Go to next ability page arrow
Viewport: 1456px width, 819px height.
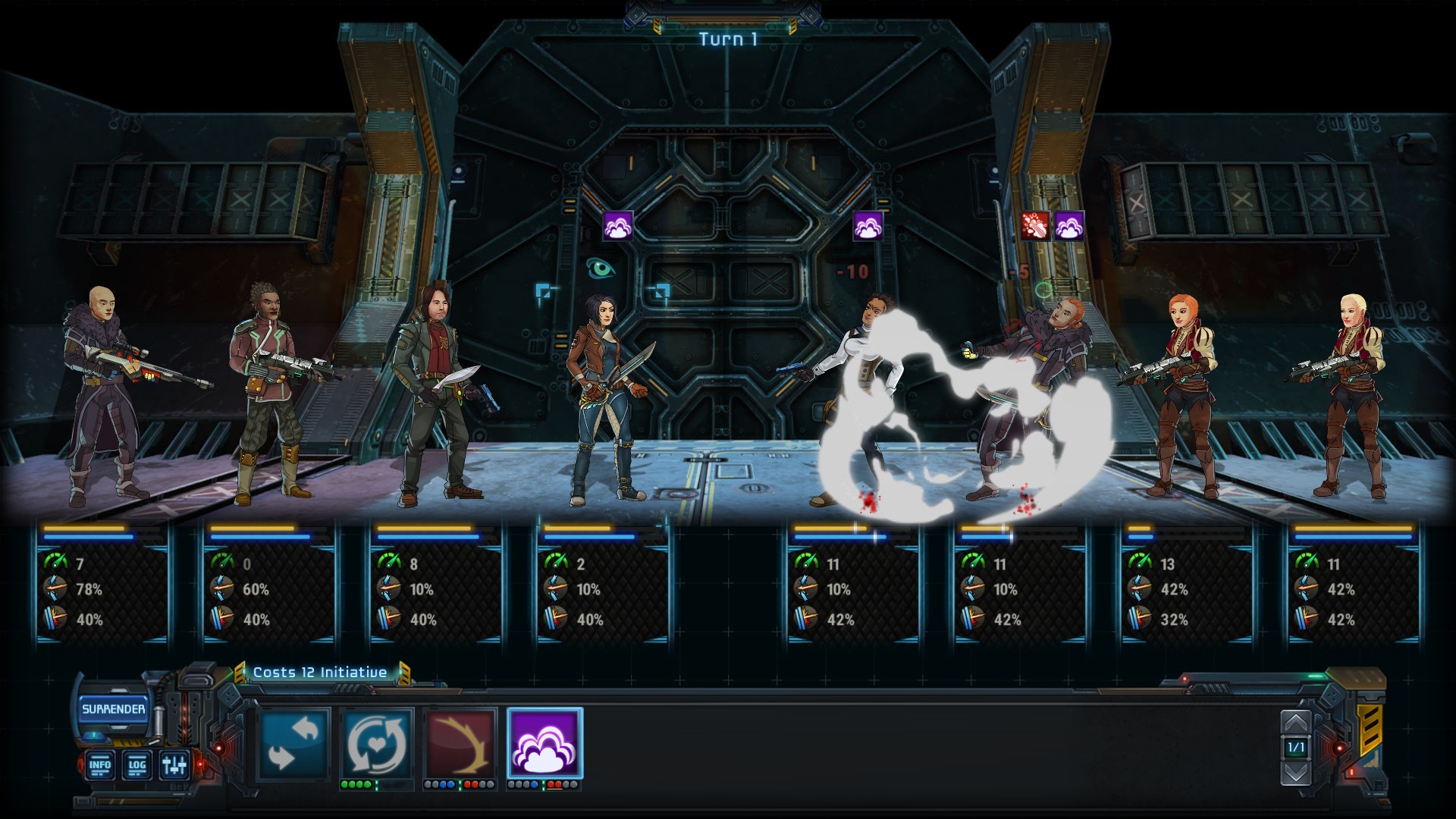(x=1295, y=773)
